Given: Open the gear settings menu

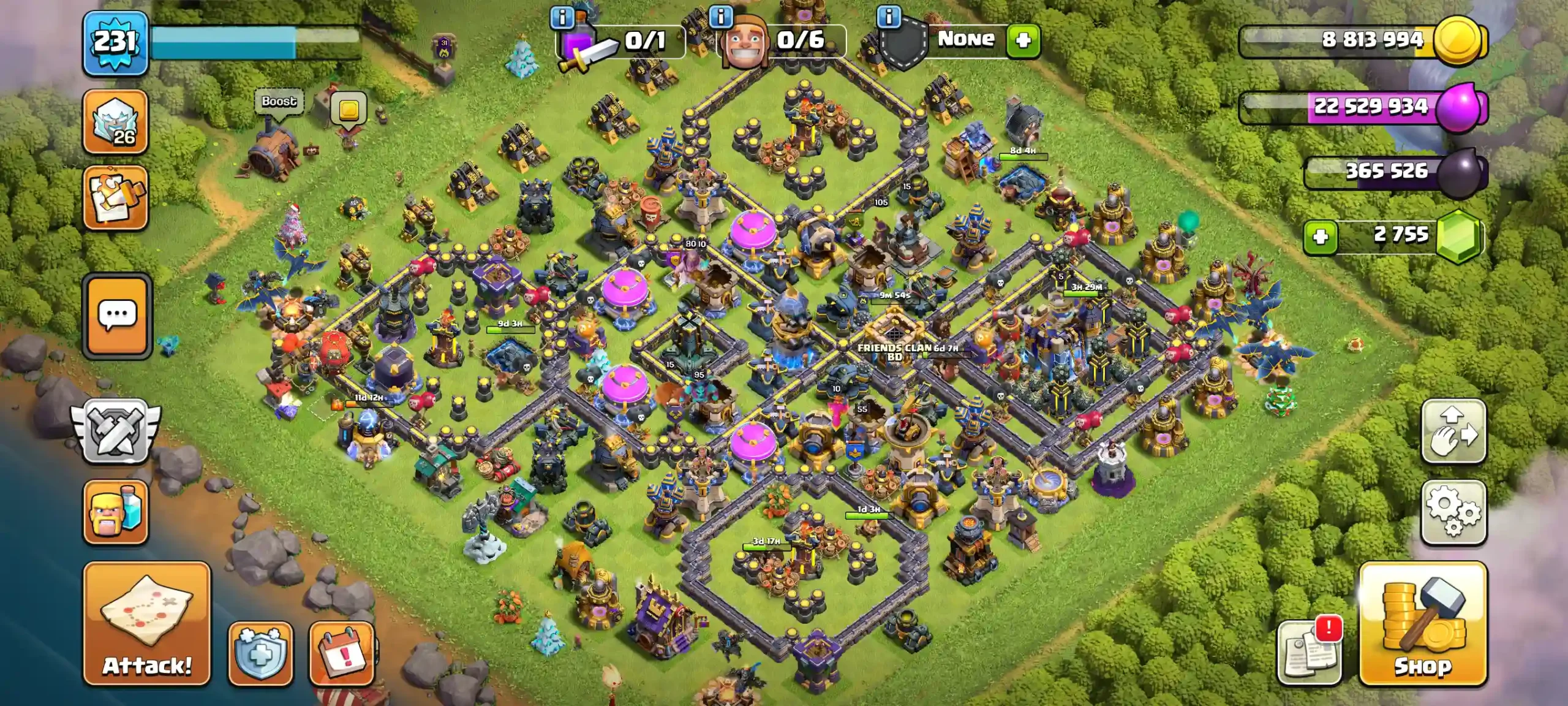Looking at the screenshot, I should pos(1453,512).
